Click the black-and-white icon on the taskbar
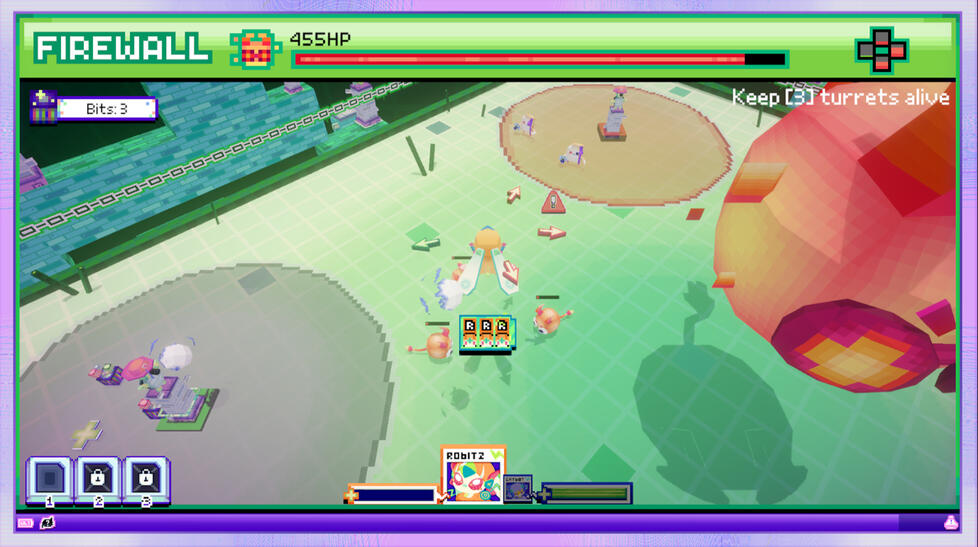The image size is (978, 547). click(x=47, y=523)
